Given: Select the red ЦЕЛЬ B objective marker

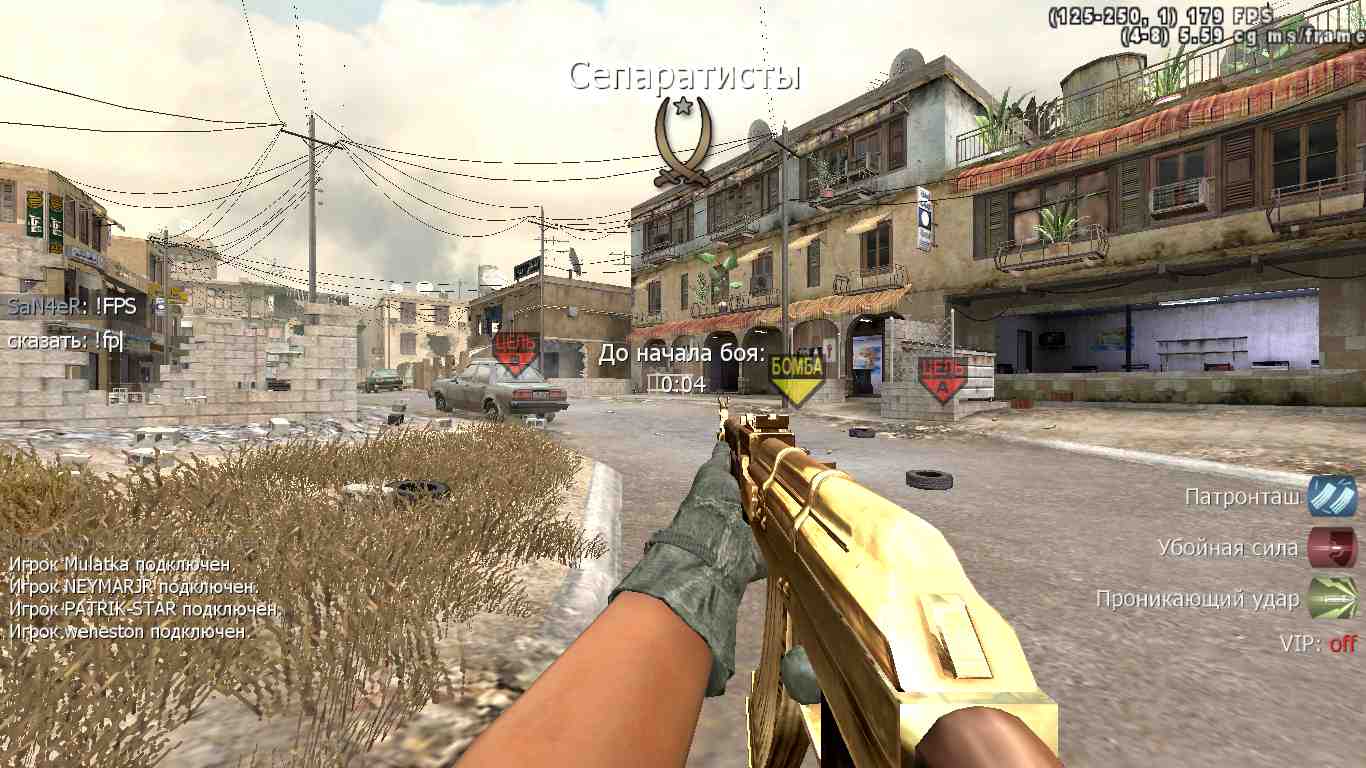Looking at the screenshot, I should pyautogui.click(x=516, y=353).
